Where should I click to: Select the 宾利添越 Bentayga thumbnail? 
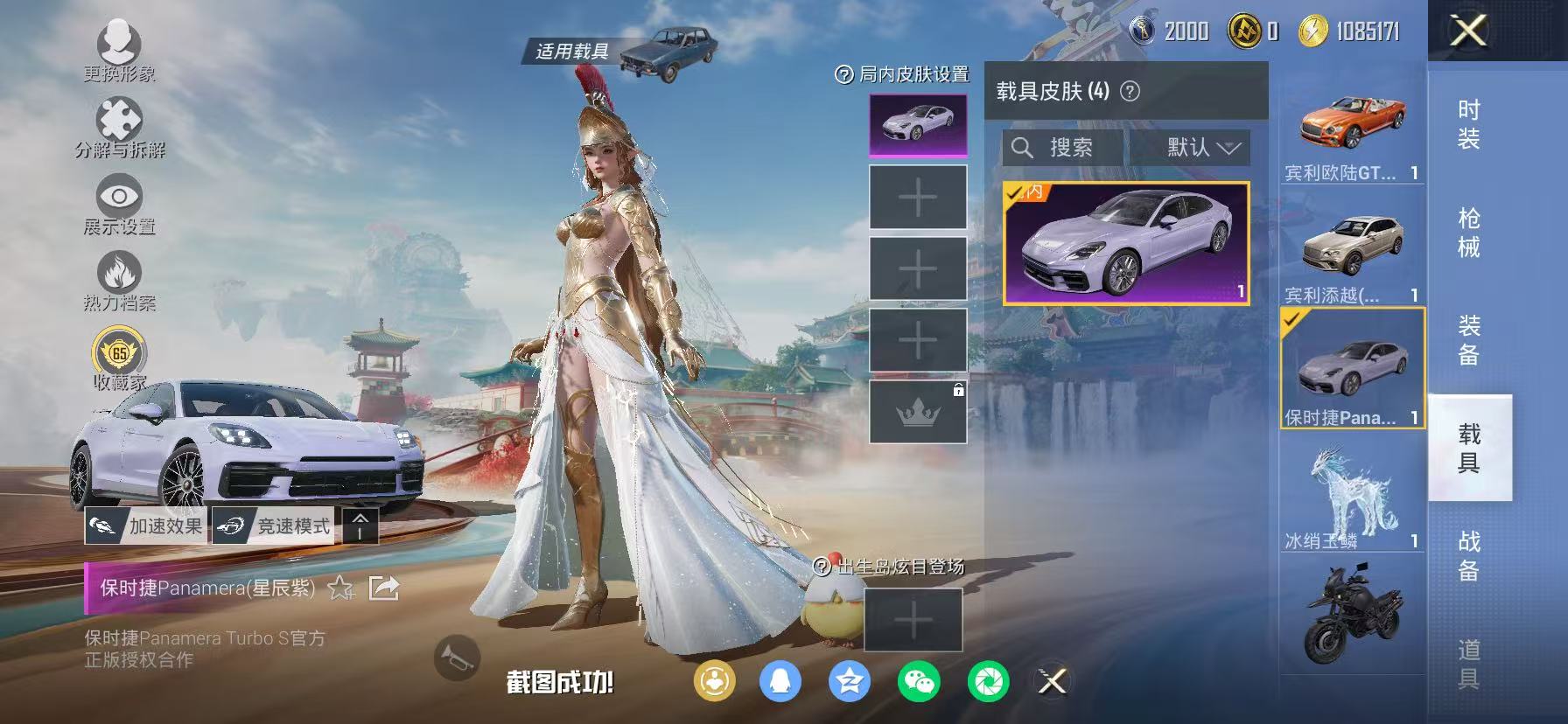1352,247
